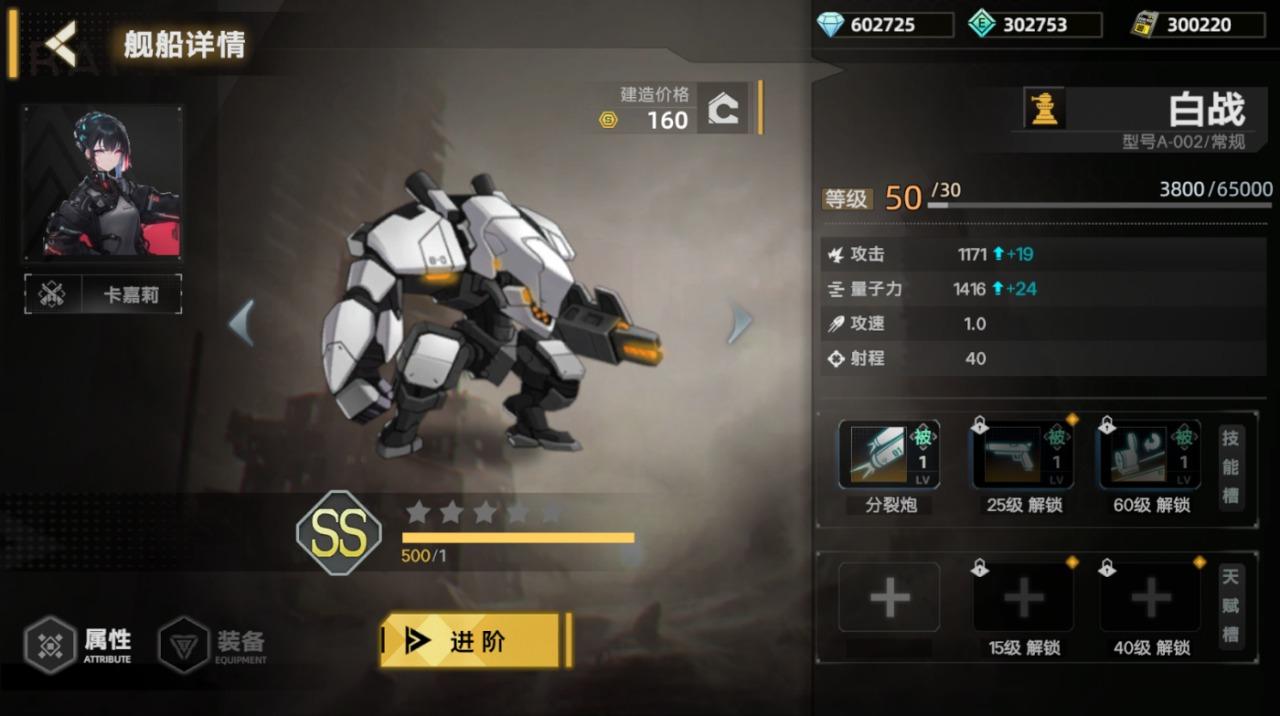Add a talent in the unlocked plus slot
This screenshot has width=1280, height=716.
pyautogui.click(x=889, y=598)
